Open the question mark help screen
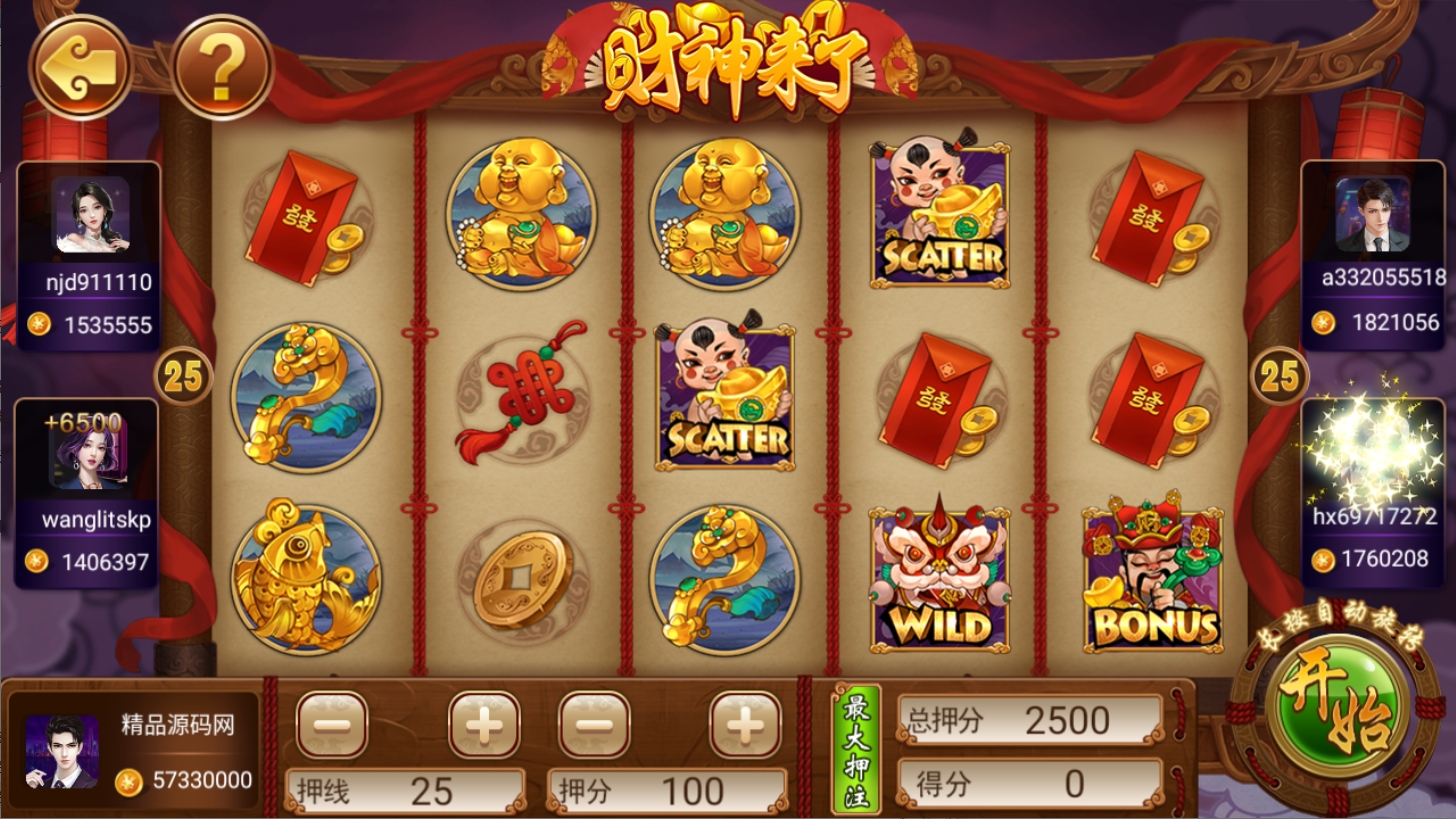Image resolution: width=1456 pixels, height=819 pixels. pos(222,66)
